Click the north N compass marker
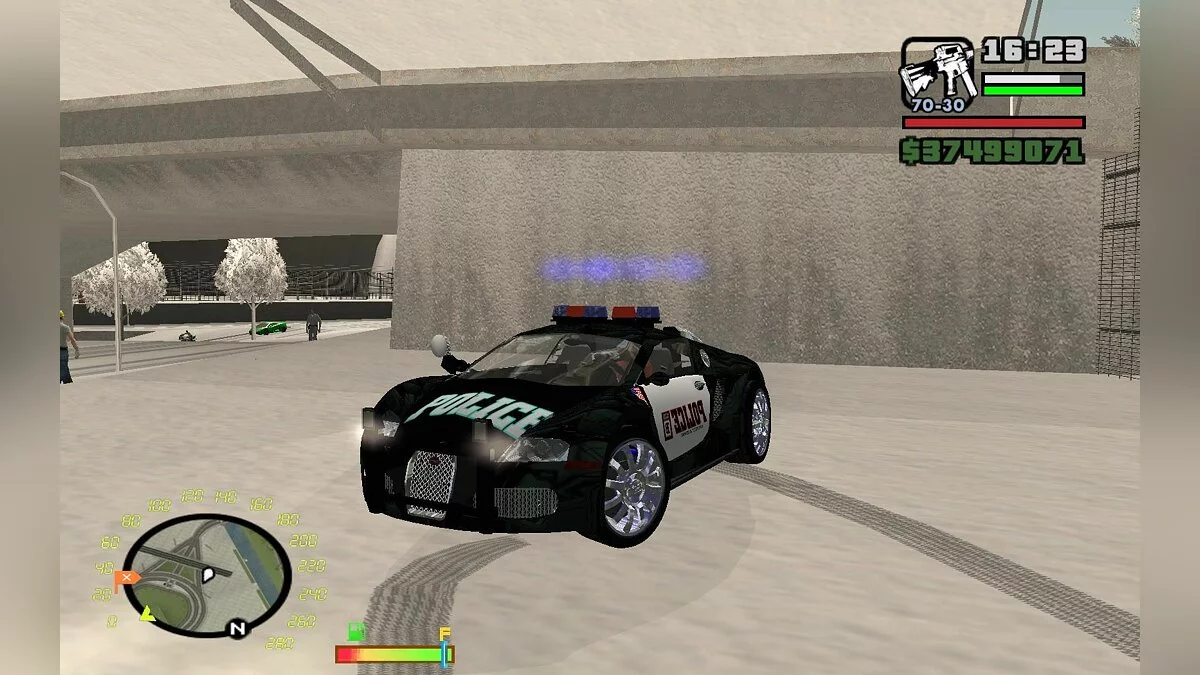 tap(237, 628)
